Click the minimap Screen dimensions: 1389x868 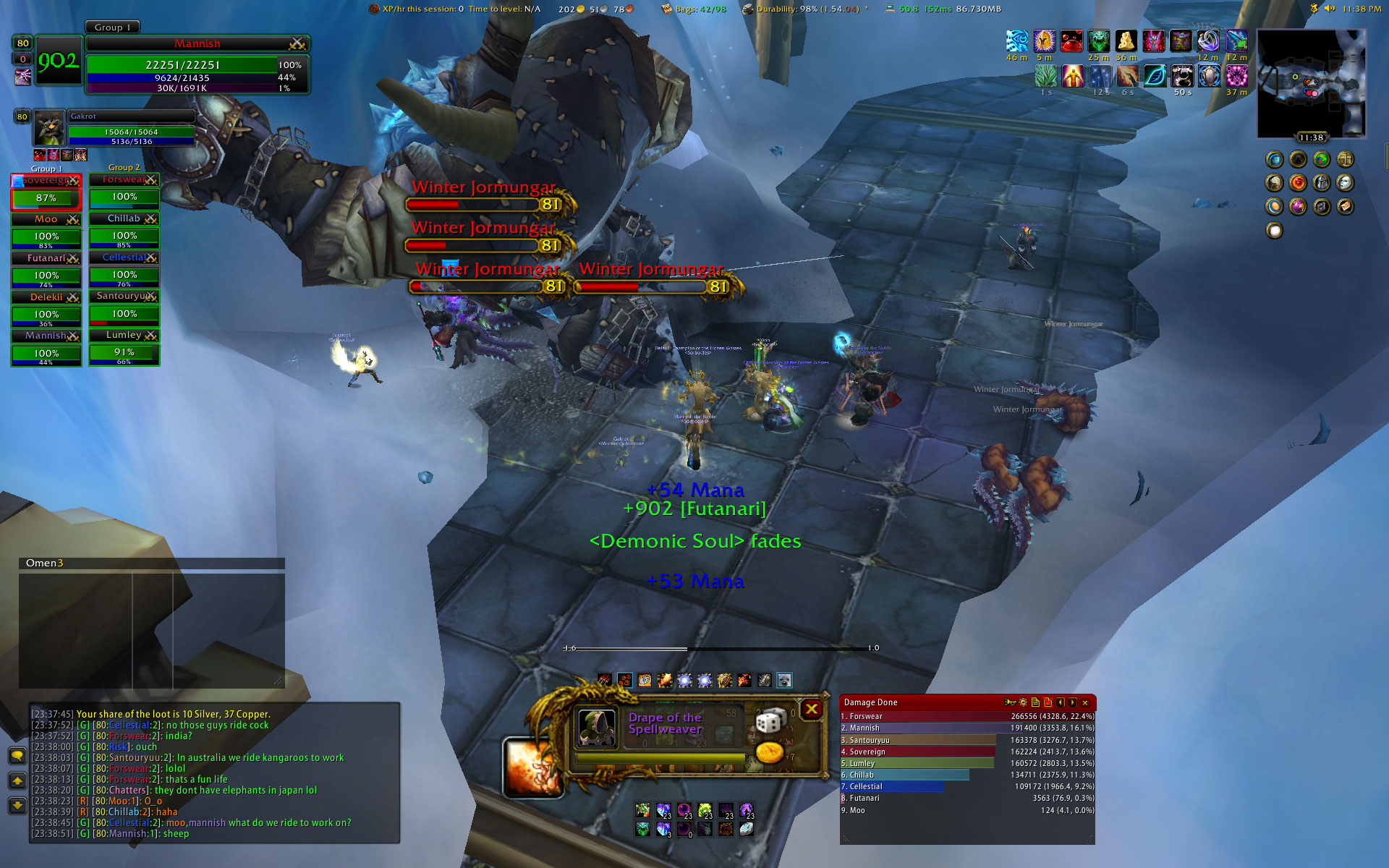(x=1311, y=83)
